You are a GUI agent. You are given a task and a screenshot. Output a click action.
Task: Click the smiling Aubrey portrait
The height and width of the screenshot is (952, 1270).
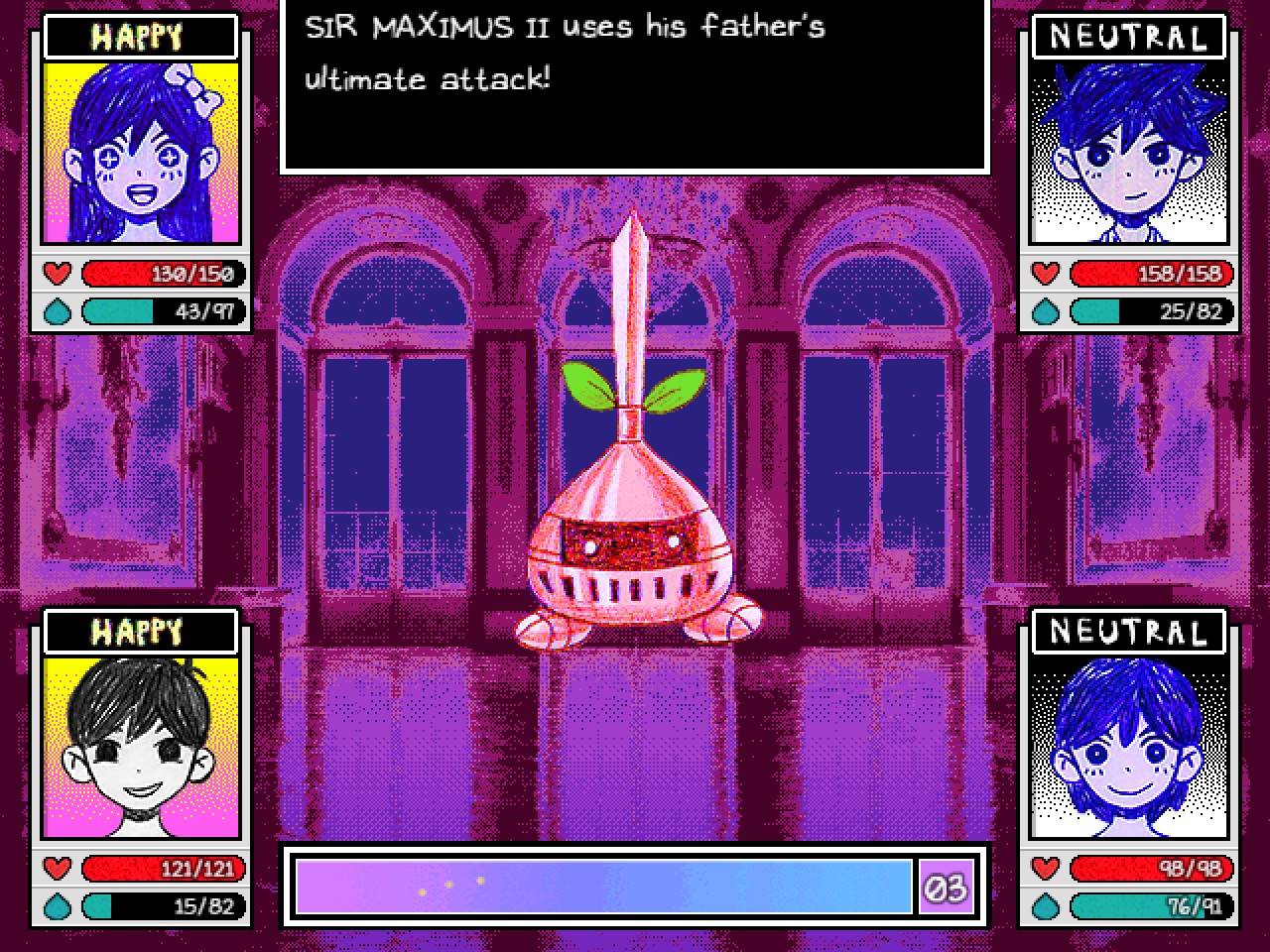pos(139,154)
